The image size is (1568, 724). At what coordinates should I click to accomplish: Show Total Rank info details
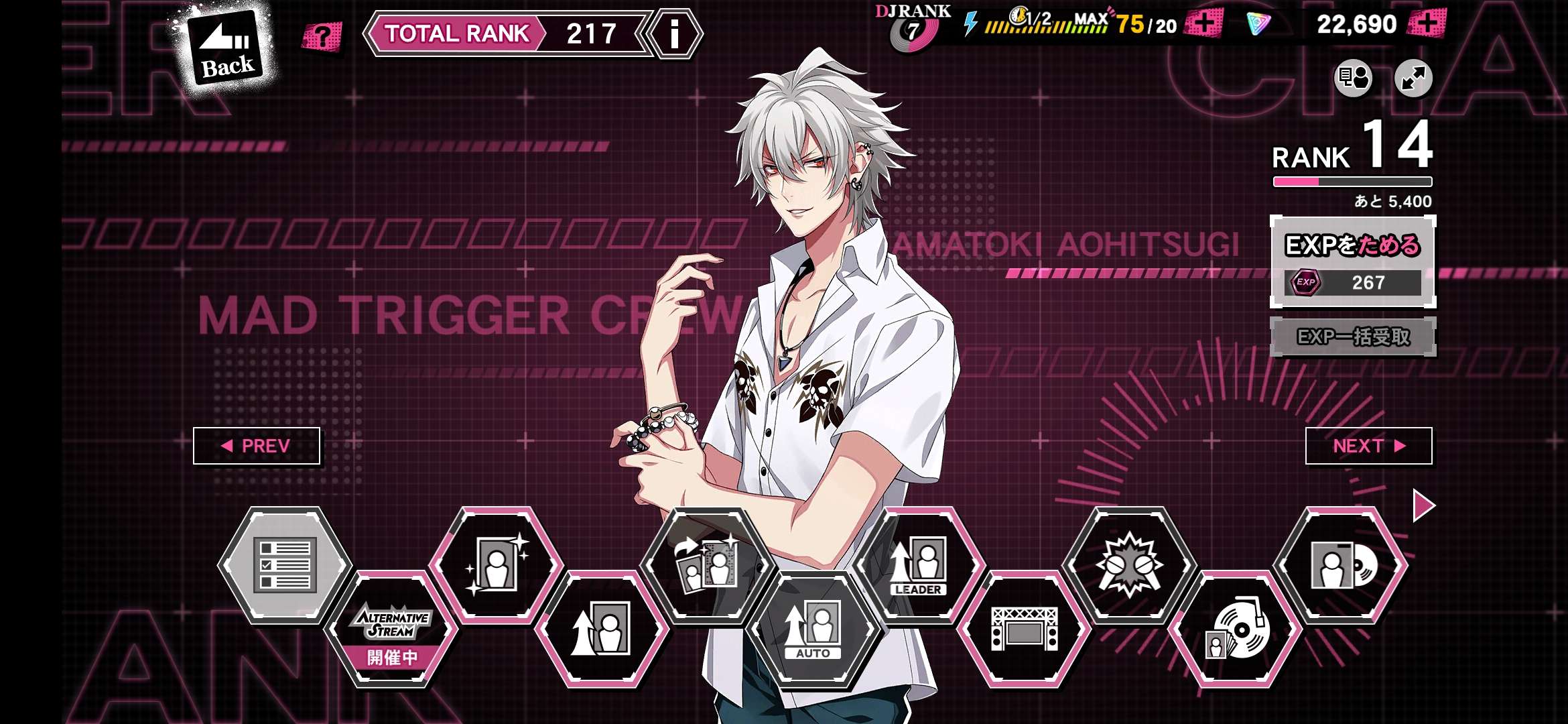tap(674, 34)
